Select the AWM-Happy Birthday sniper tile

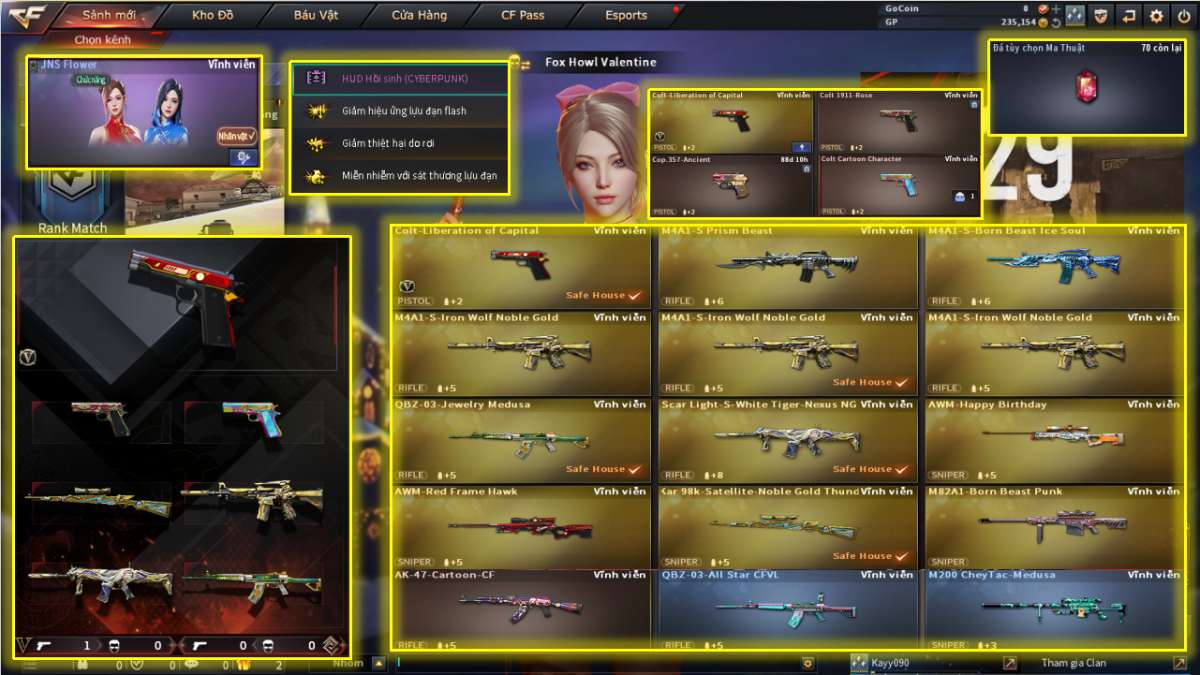(1054, 441)
